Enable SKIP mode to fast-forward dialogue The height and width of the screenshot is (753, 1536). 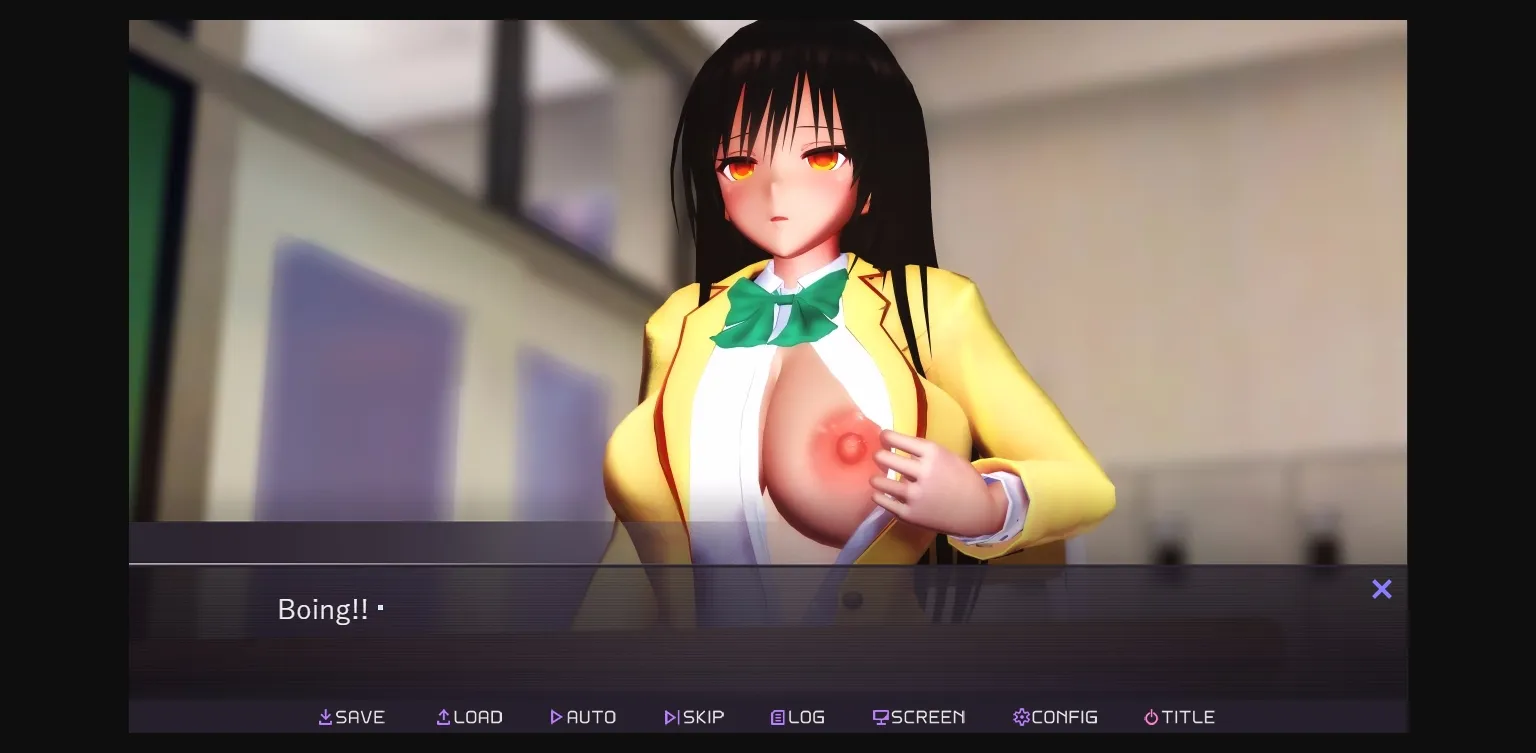[695, 717]
